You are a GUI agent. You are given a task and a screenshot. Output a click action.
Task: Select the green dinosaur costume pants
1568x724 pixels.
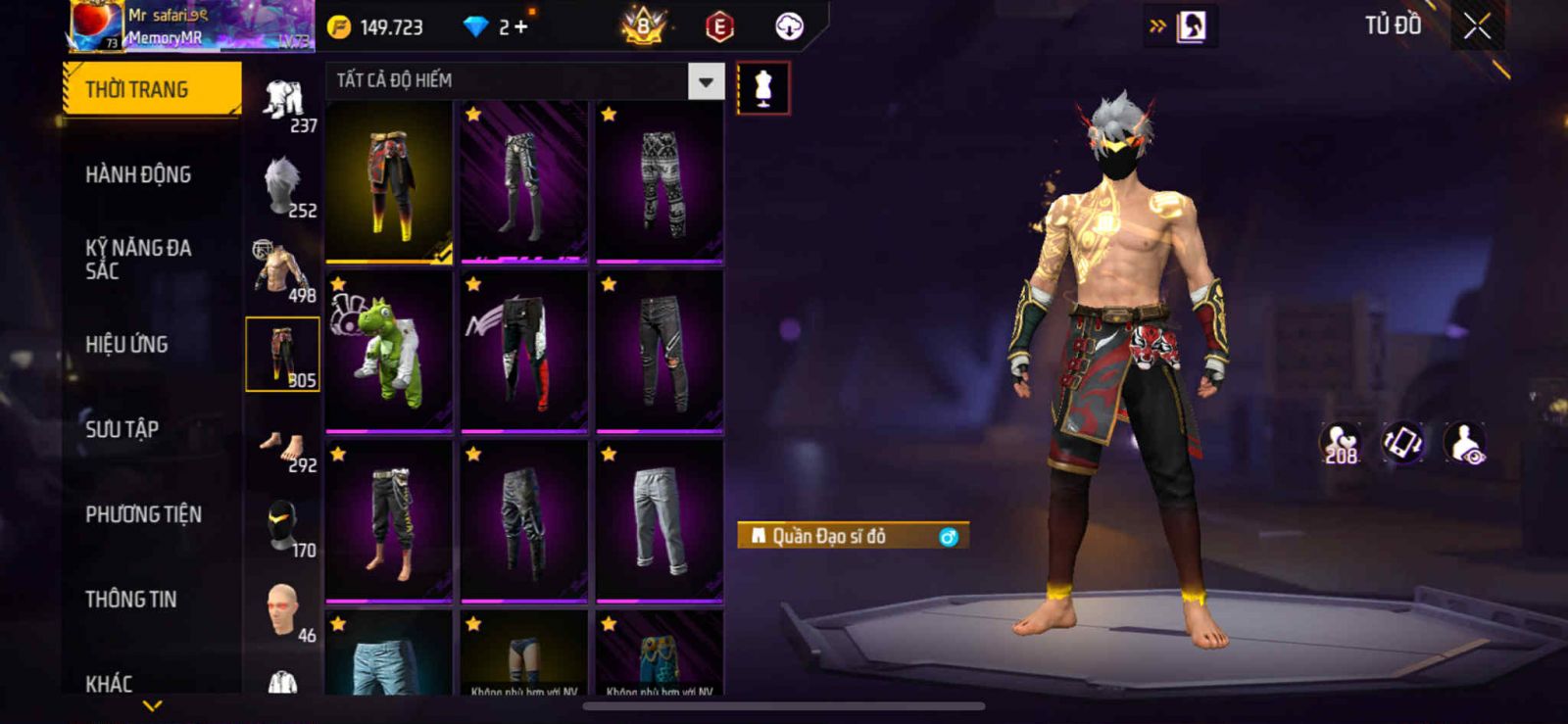tap(389, 352)
